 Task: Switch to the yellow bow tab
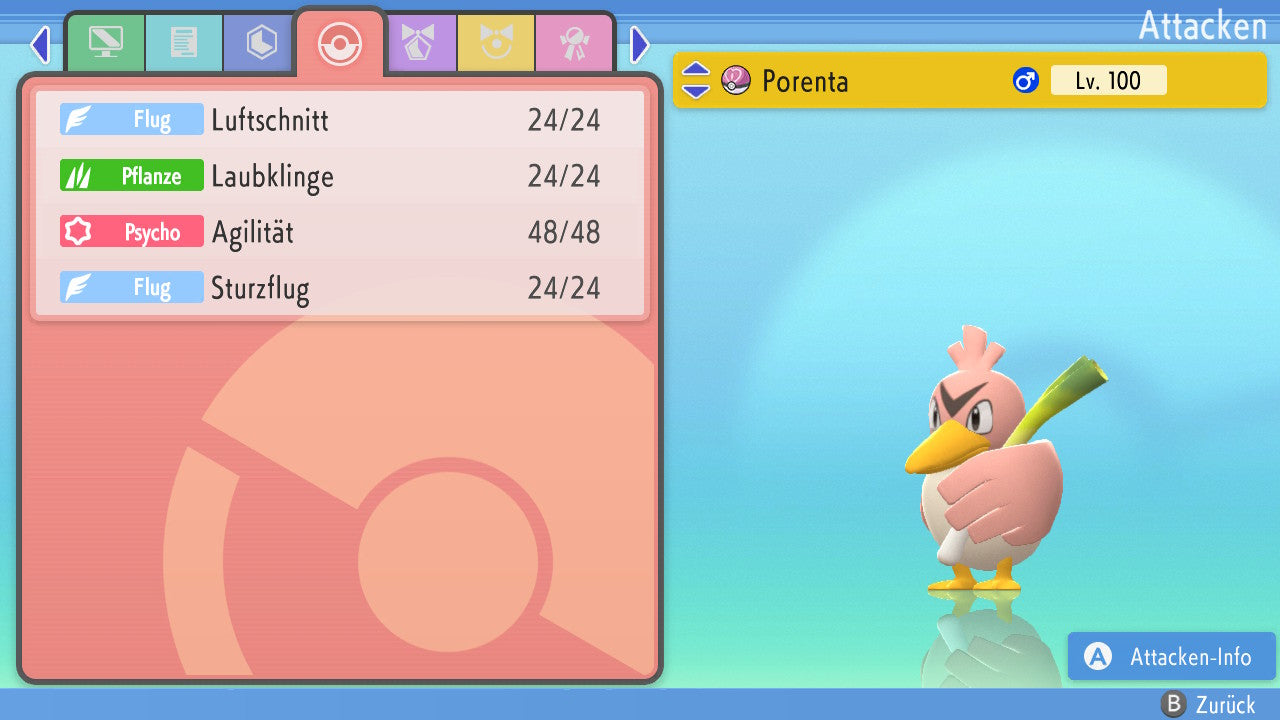click(496, 42)
